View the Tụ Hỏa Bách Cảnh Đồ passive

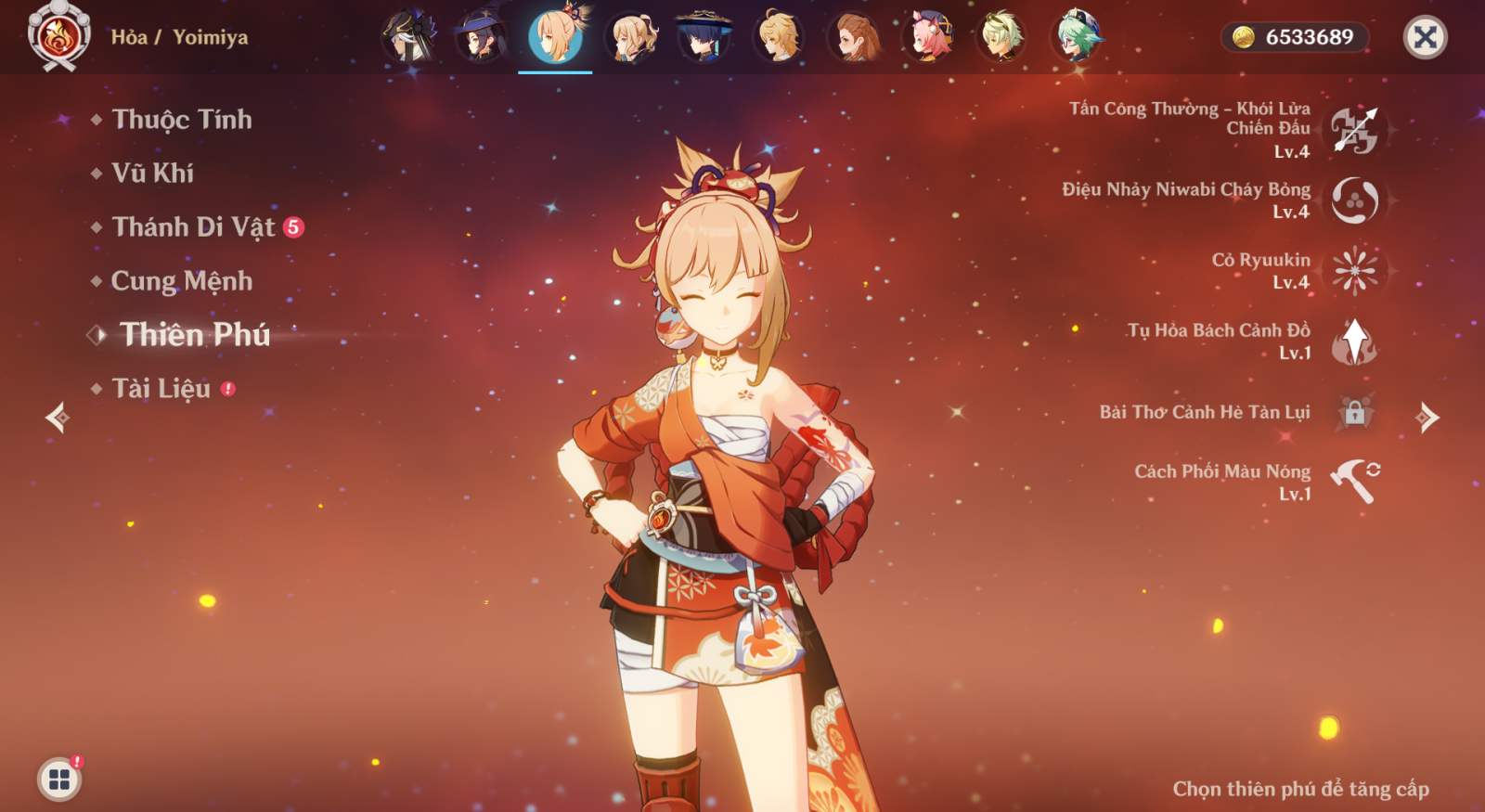click(x=1354, y=342)
